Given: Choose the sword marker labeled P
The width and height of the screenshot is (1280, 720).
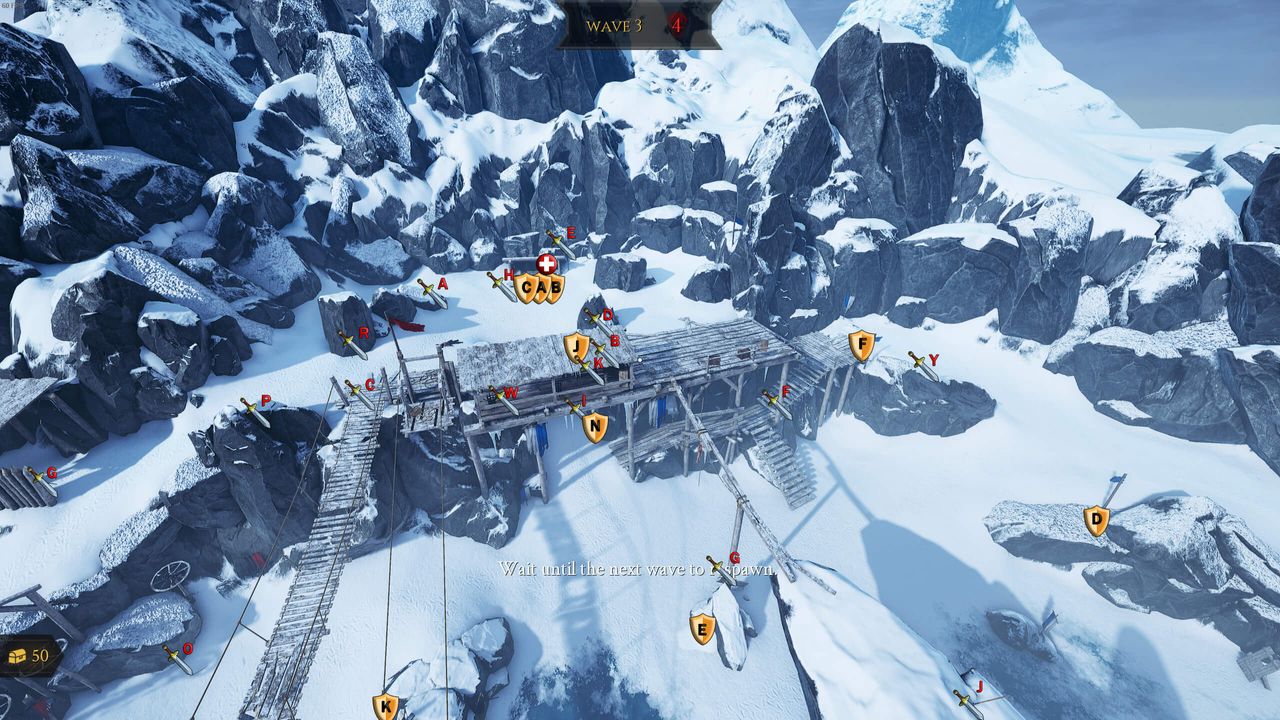Looking at the screenshot, I should pos(254,411).
